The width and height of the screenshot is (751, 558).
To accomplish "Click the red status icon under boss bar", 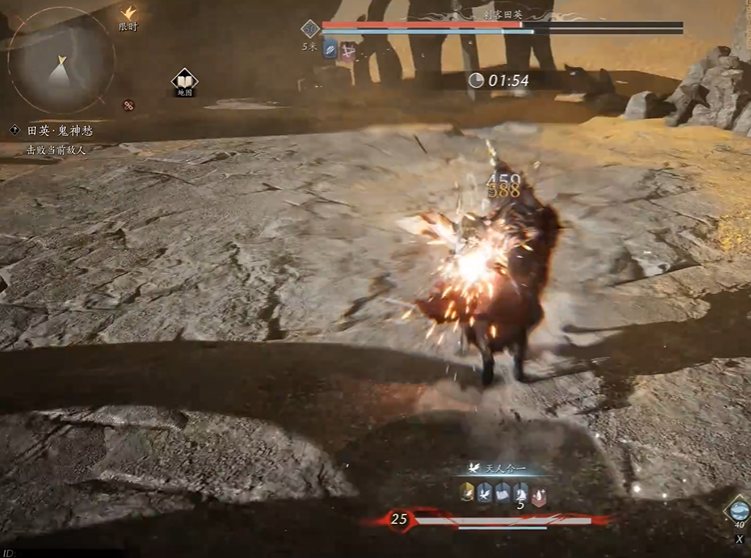I will point(347,51).
